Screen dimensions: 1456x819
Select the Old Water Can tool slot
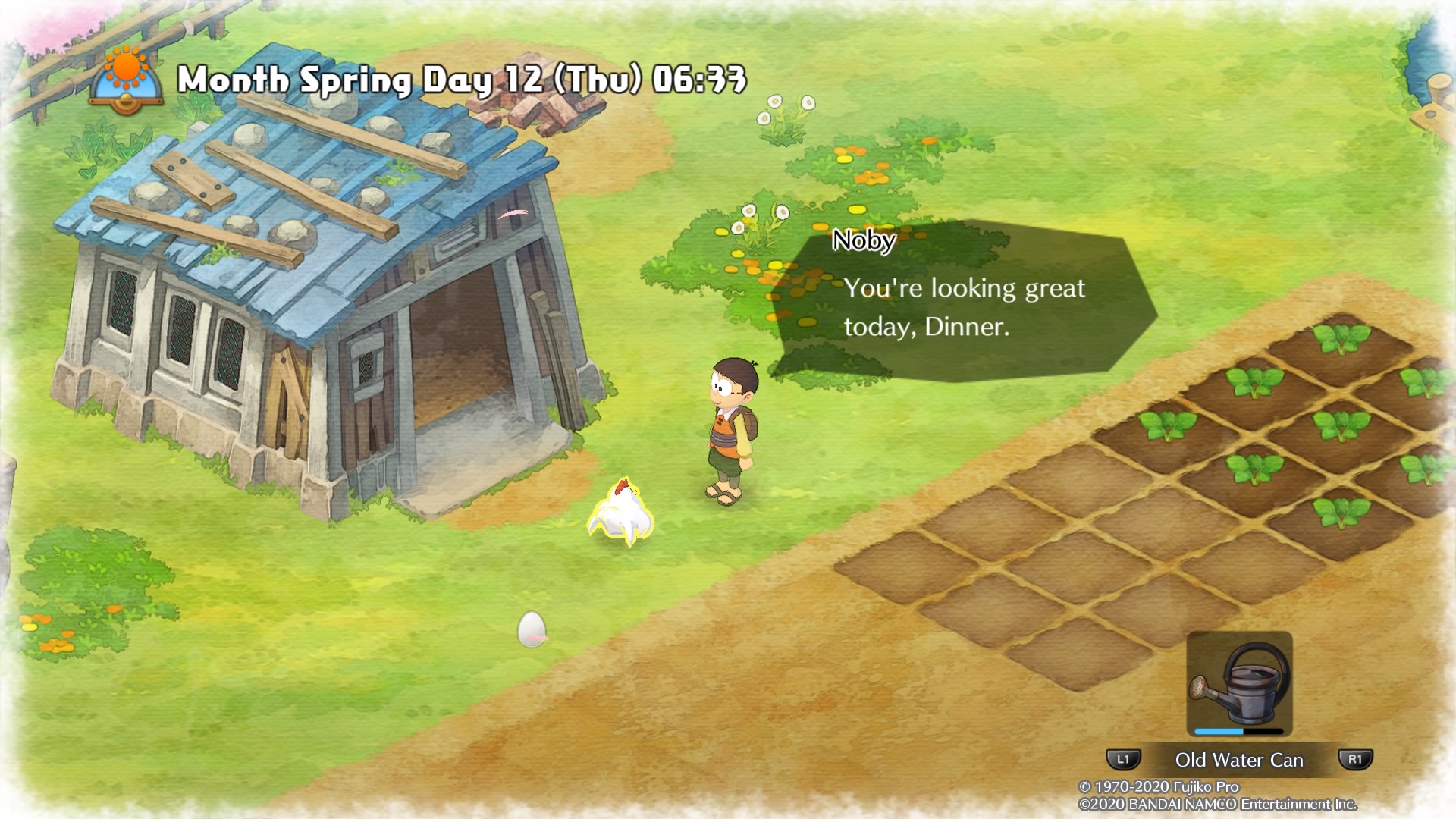(x=1239, y=685)
